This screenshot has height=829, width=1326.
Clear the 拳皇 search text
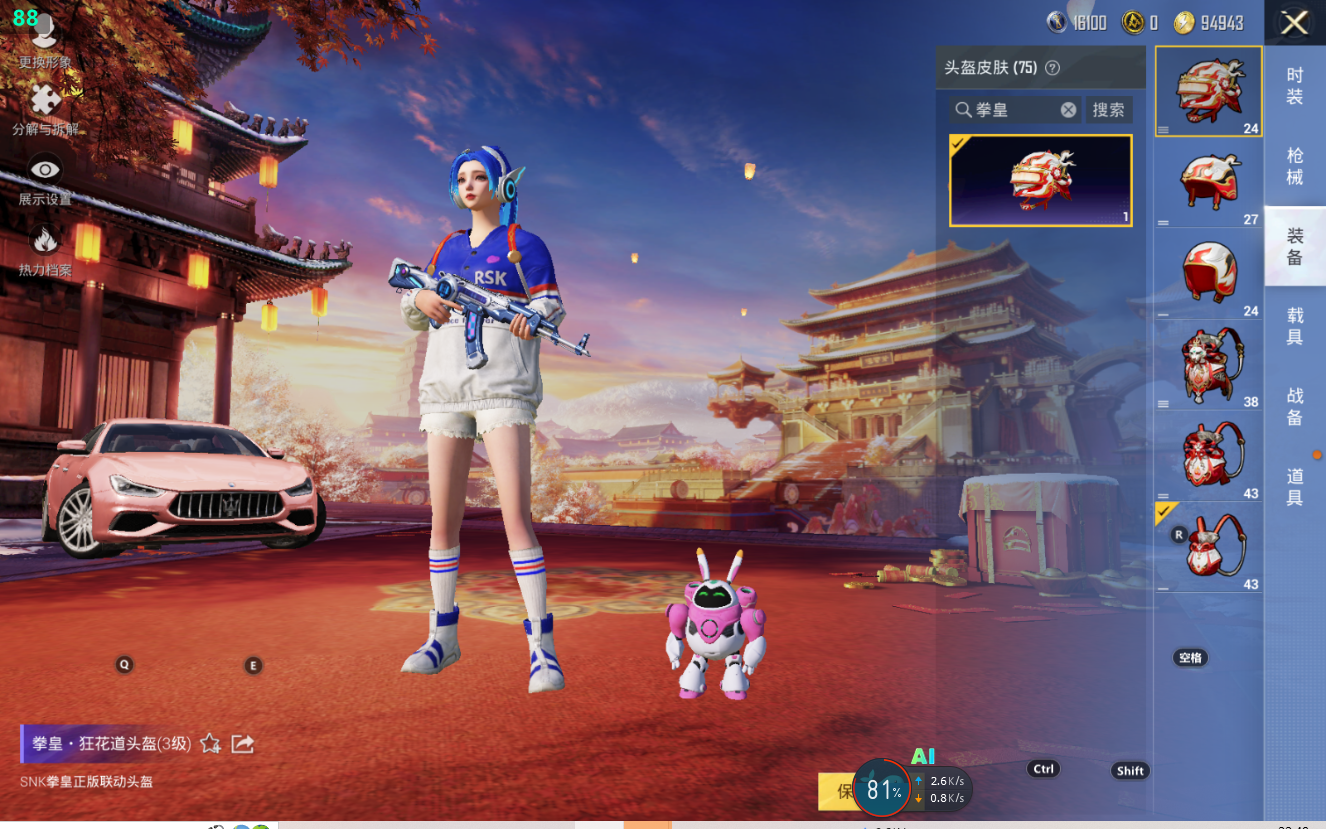point(1069,110)
